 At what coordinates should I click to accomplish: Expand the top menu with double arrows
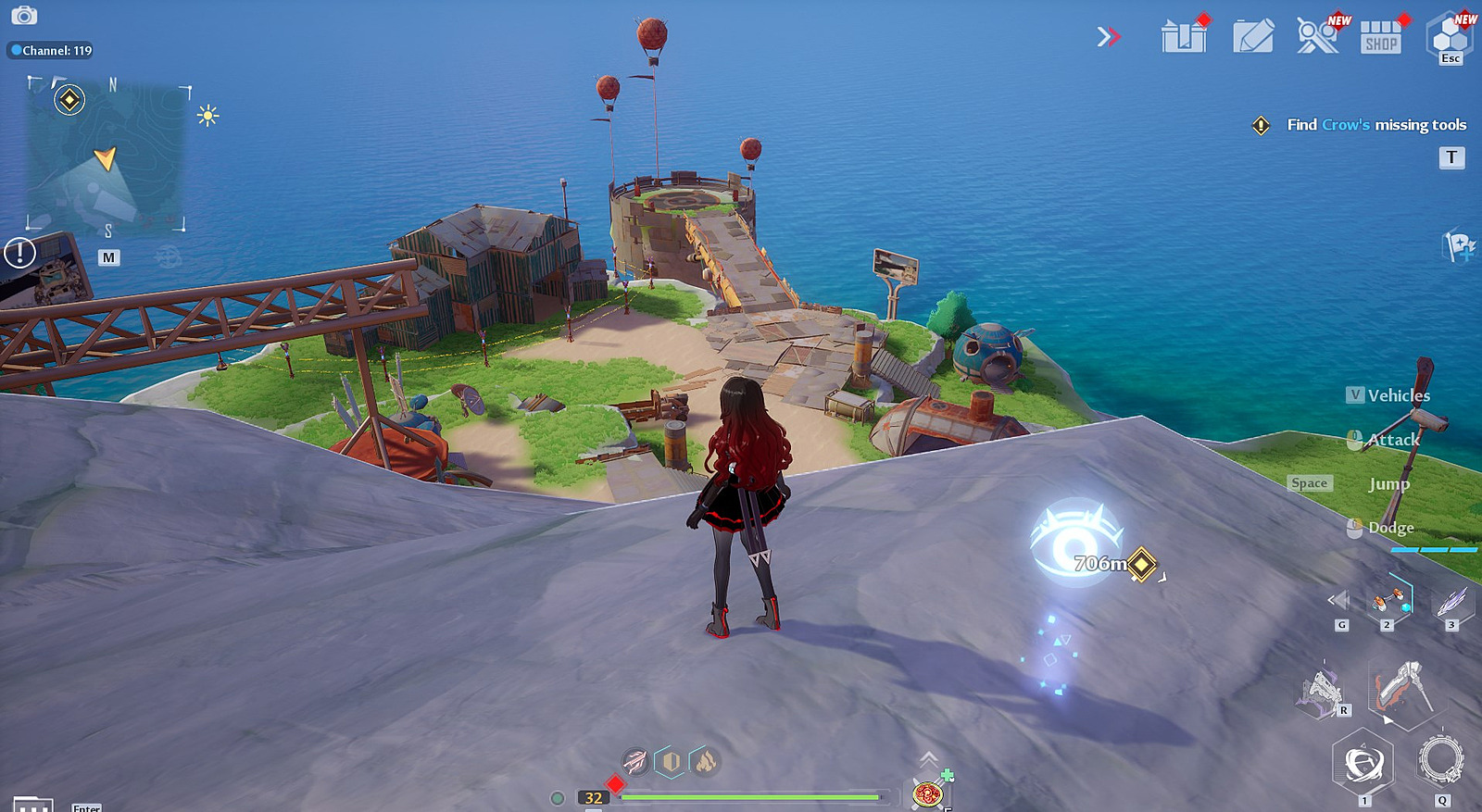pyautogui.click(x=1109, y=37)
